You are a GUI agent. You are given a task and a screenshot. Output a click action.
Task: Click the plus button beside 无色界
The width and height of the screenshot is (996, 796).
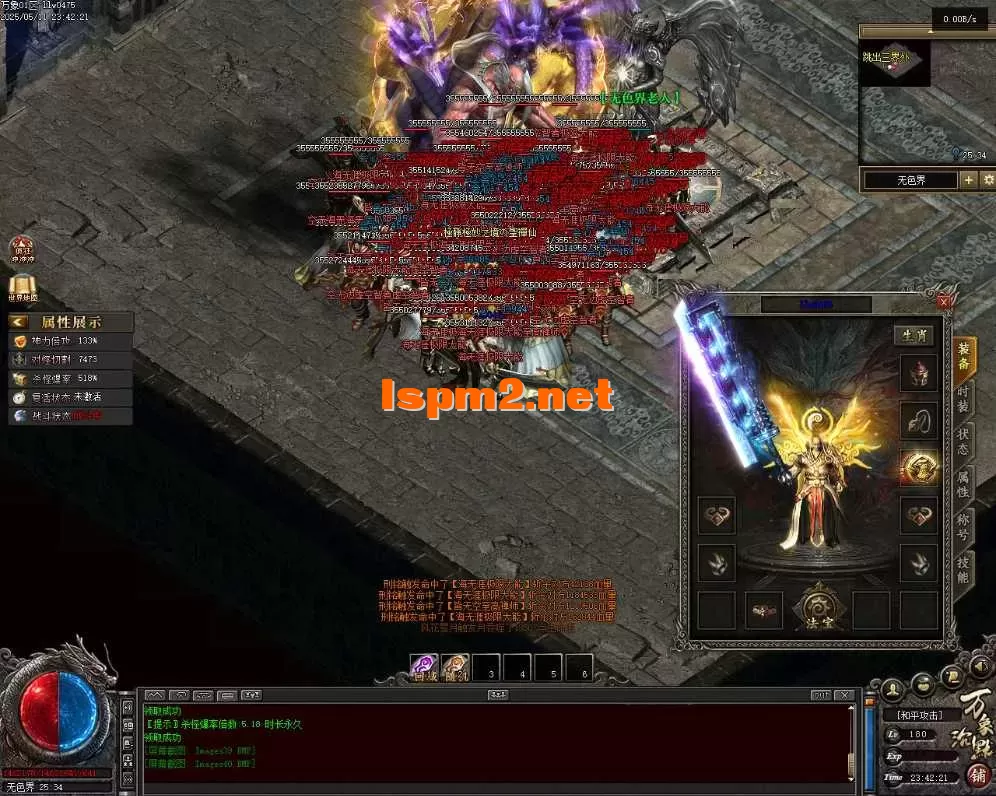tap(968, 180)
